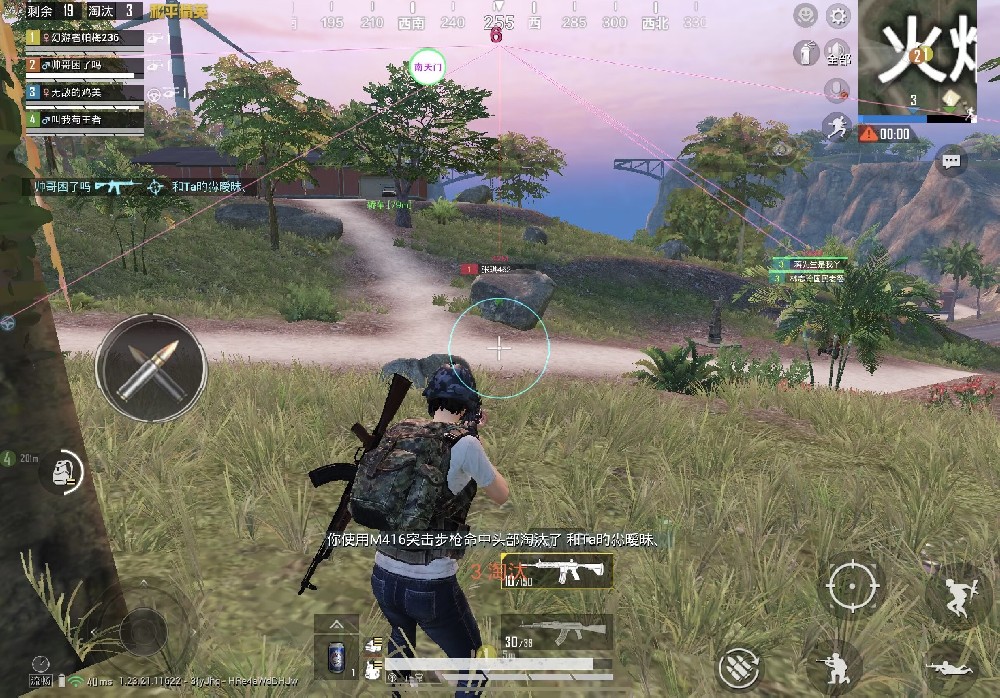Use the energy drink can item
This screenshot has width=1000, height=698.
[x=335, y=658]
